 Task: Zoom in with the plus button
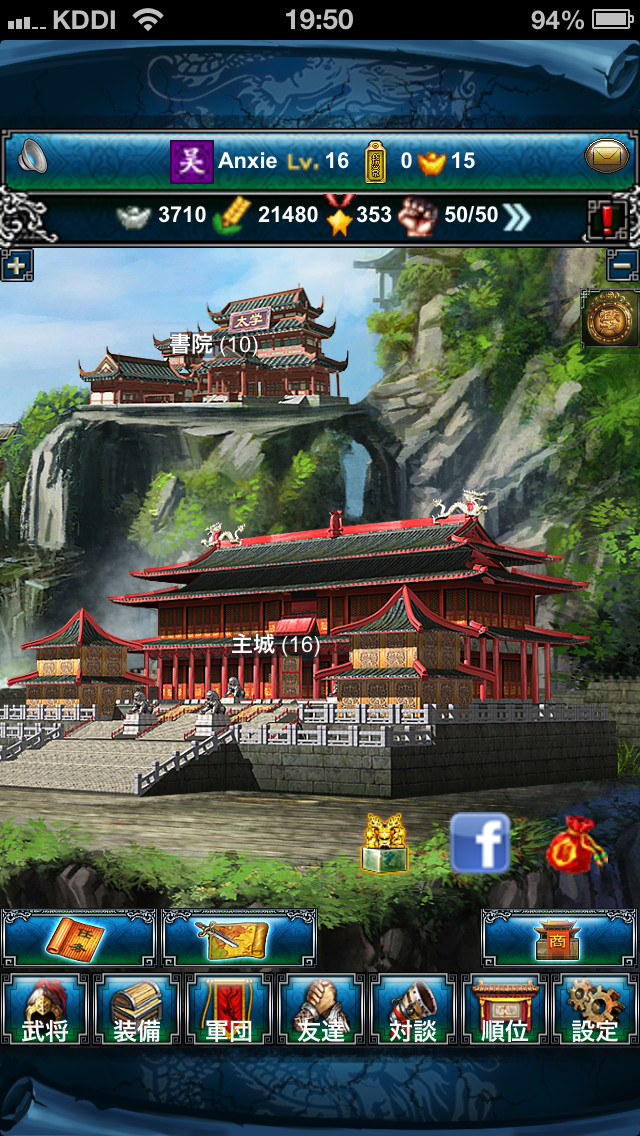pos(16,266)
